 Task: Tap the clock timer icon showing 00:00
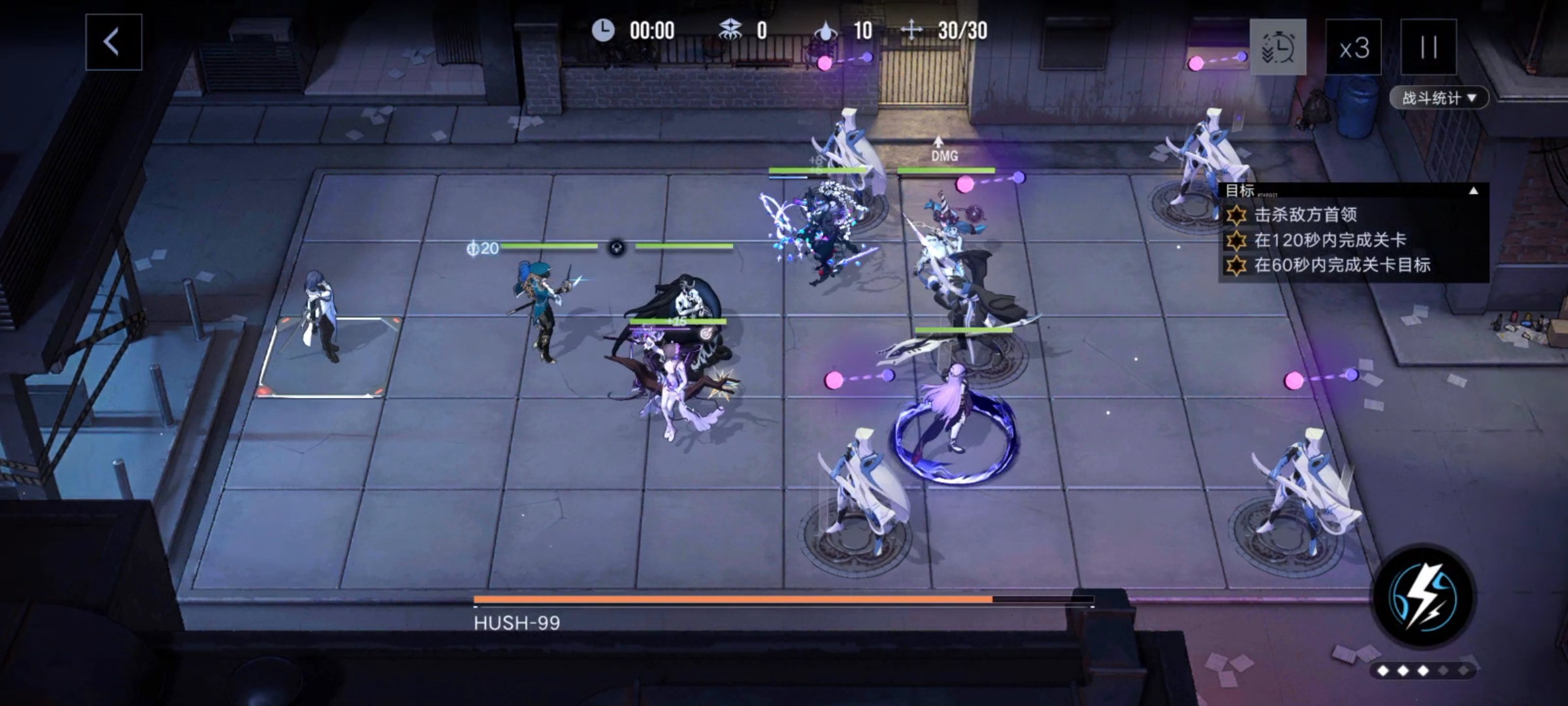click(x=604, y=30)
